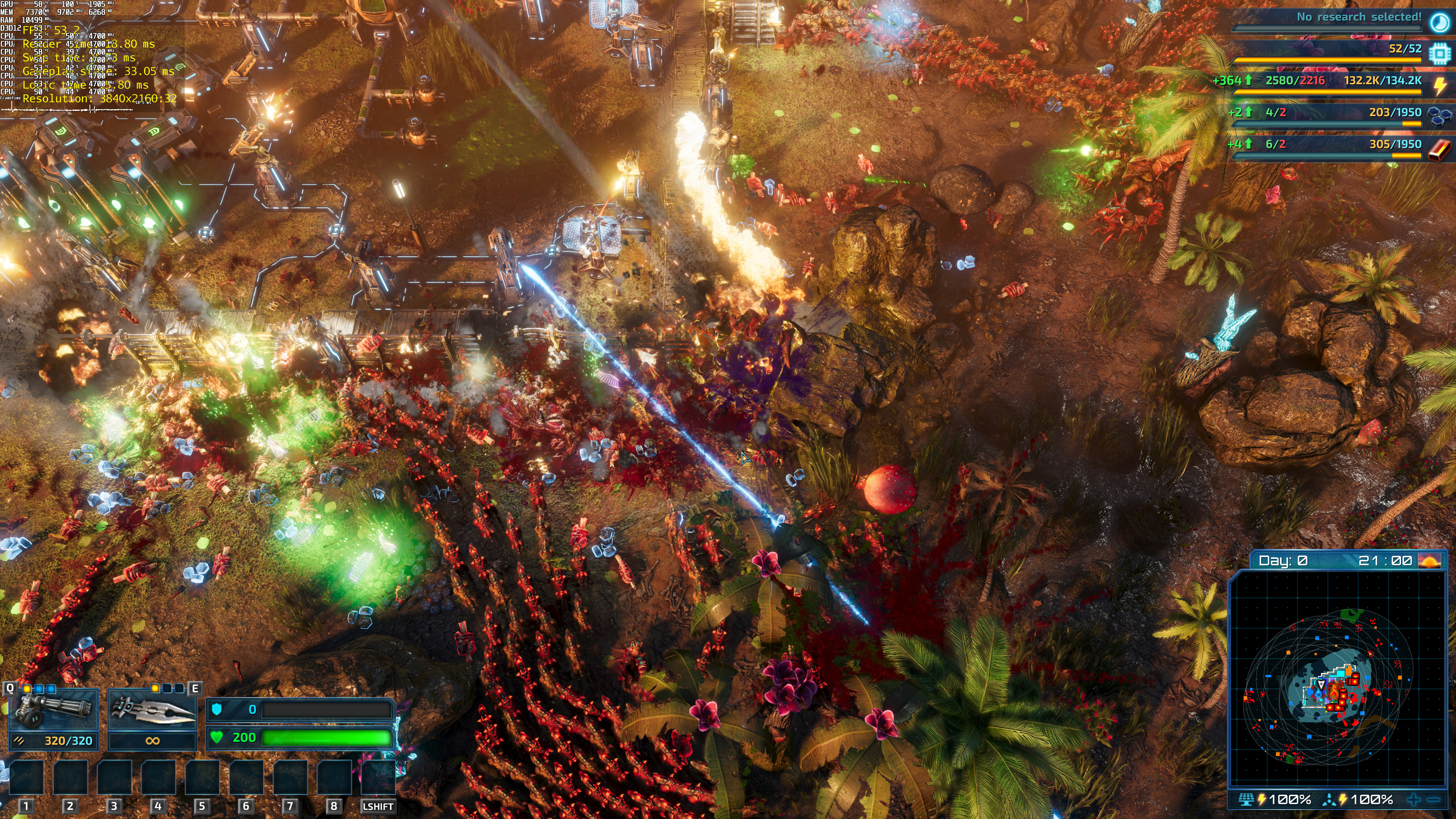
Task: Click the blue carbonium resource icon
Action: (1439, 115)
